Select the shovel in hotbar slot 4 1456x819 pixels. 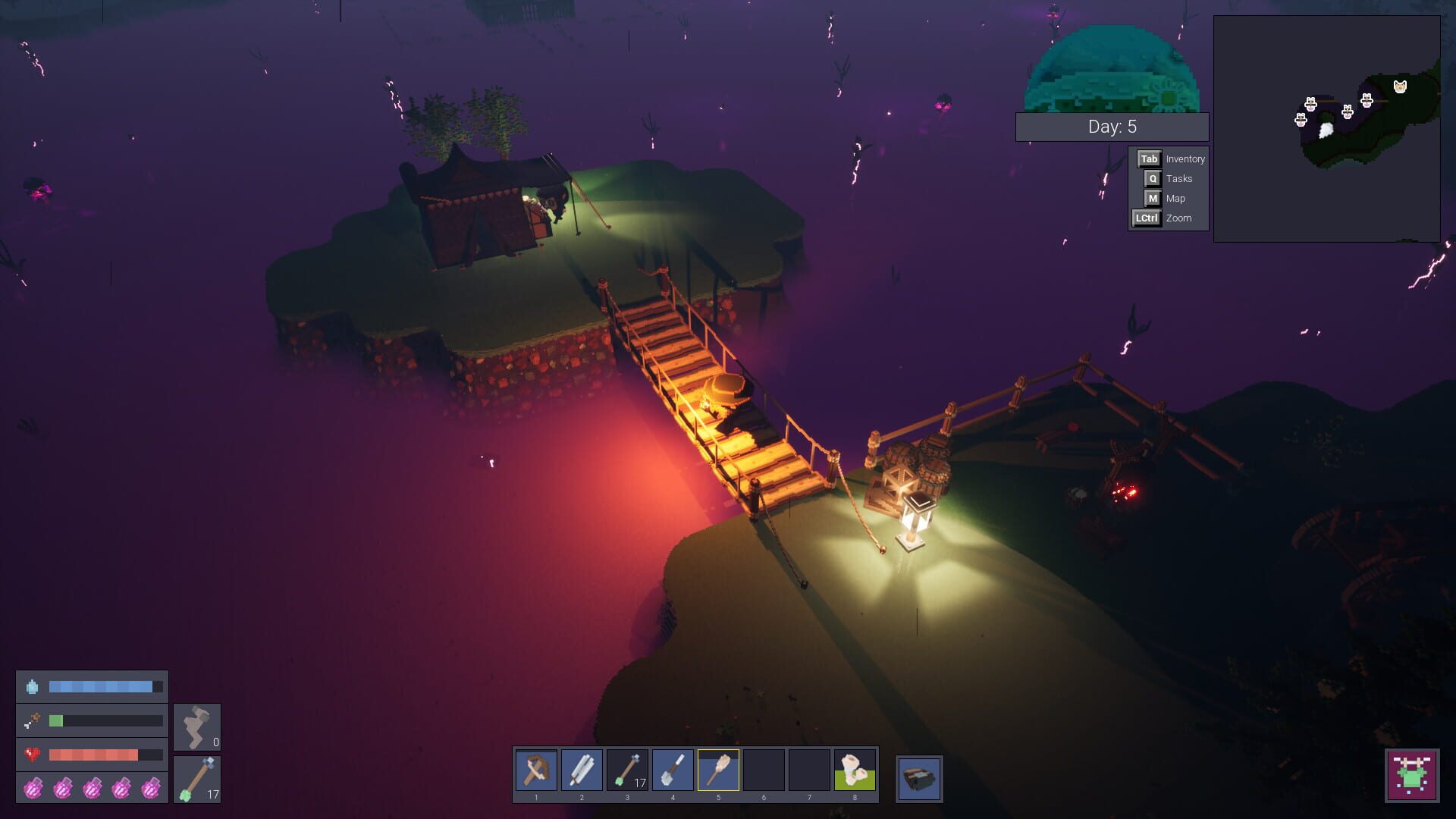pos(673,770)
